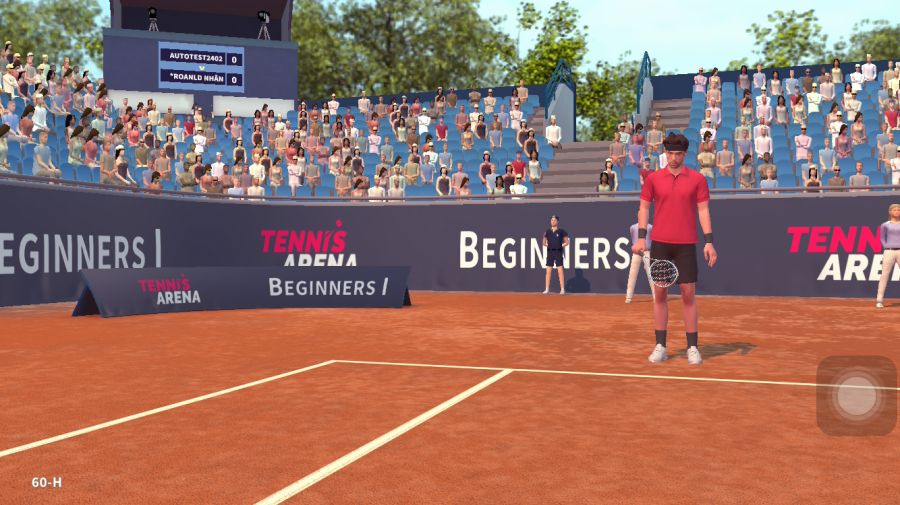The width and height of the screenshot is (900, 505).
Task: Tap the round virtual joystick button
Action: tap(856, 396)
